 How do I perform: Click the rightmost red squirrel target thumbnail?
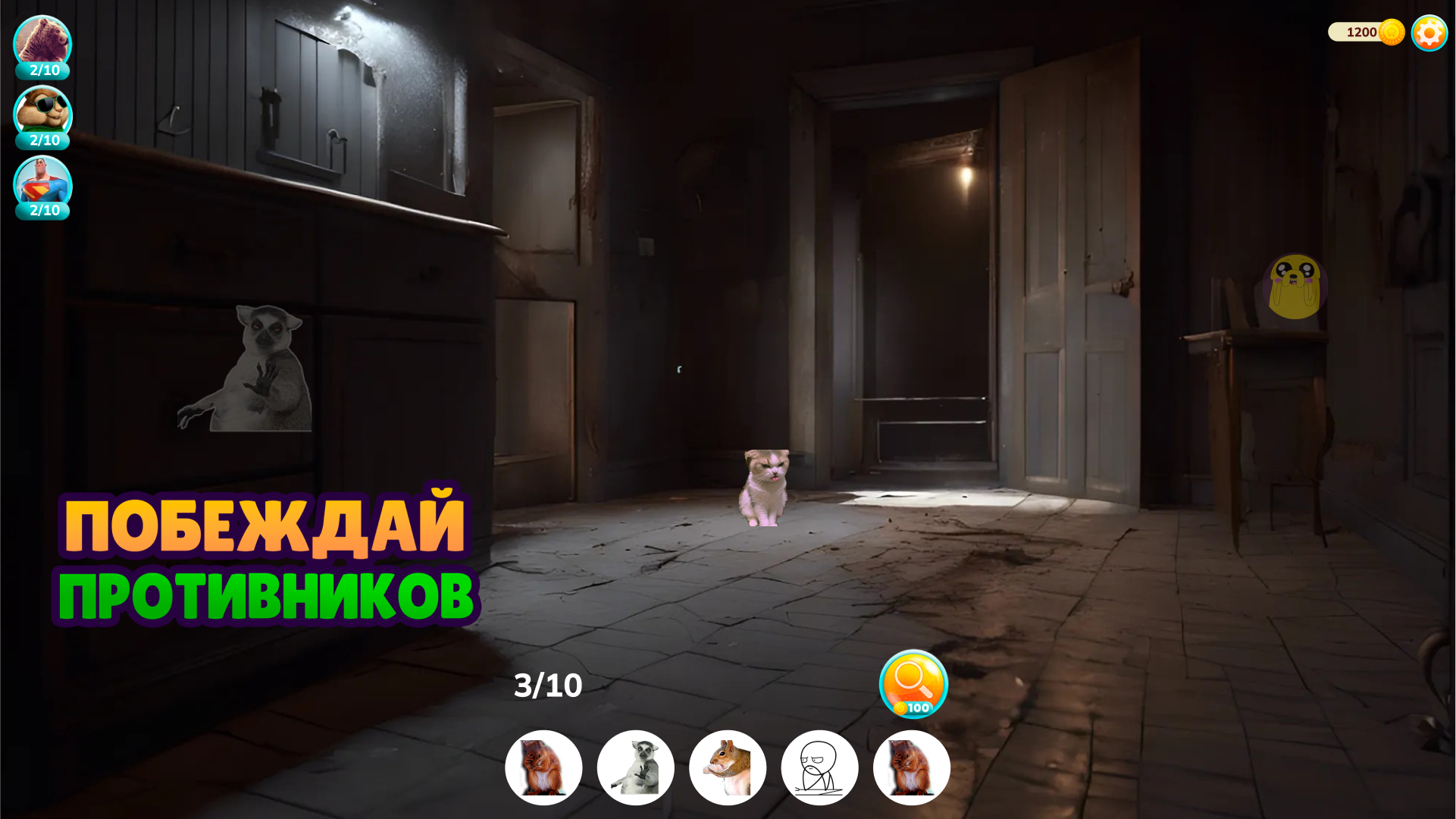(x=911, y=767)
